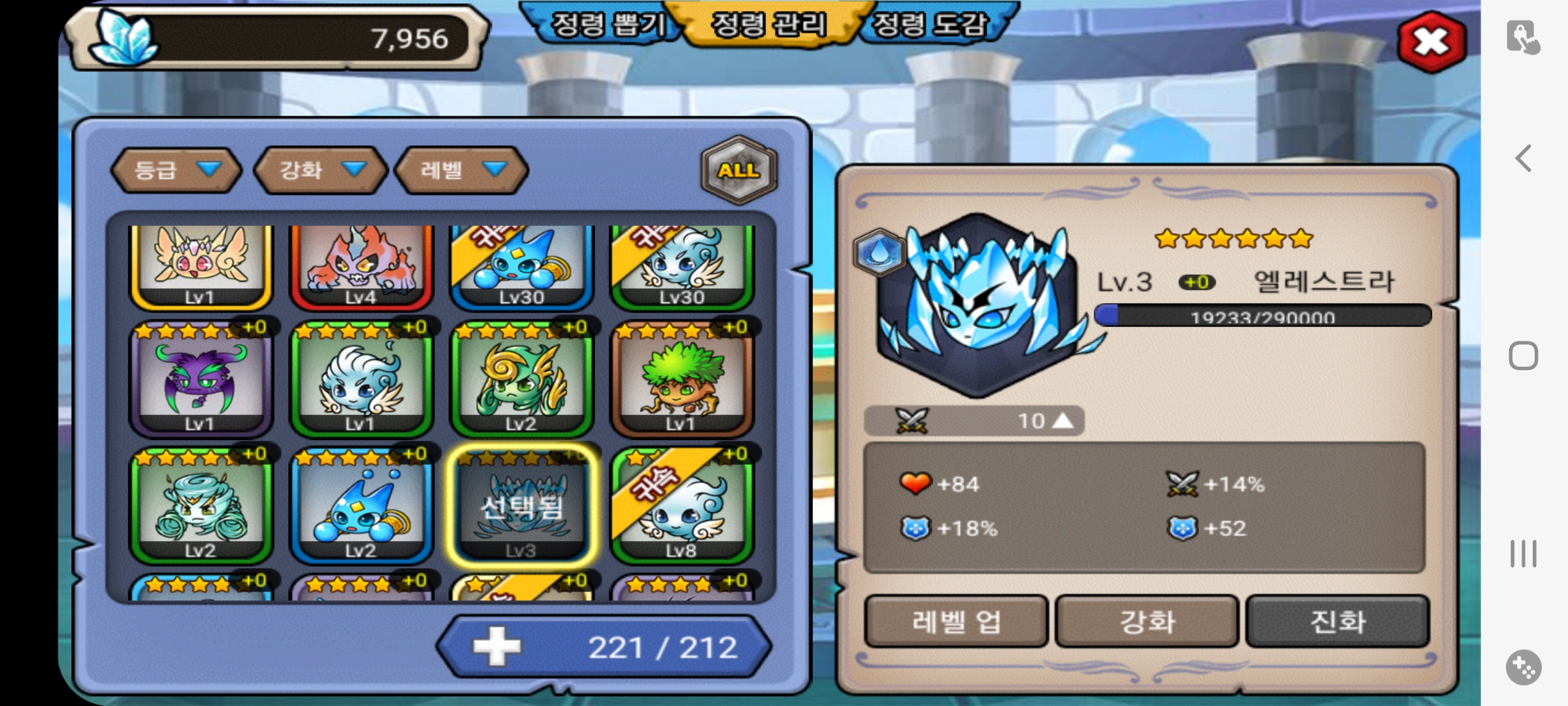The width and height of the screenshot is (1568, 706).
Task: Click the 강화 enhance button in detail panel
Action: pyautogui.click(x=1147, y=622)
